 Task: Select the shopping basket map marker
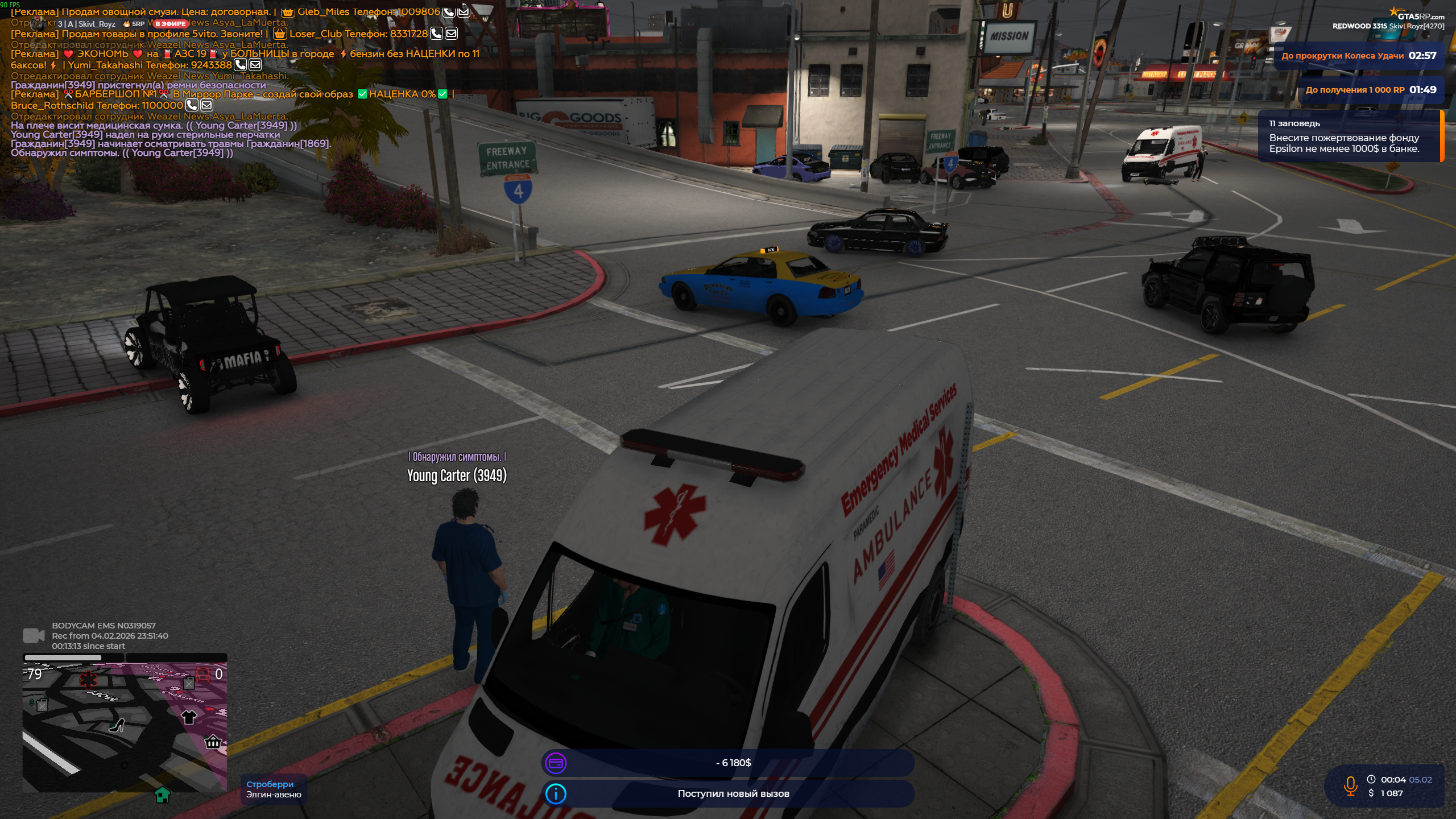(213, 742)
